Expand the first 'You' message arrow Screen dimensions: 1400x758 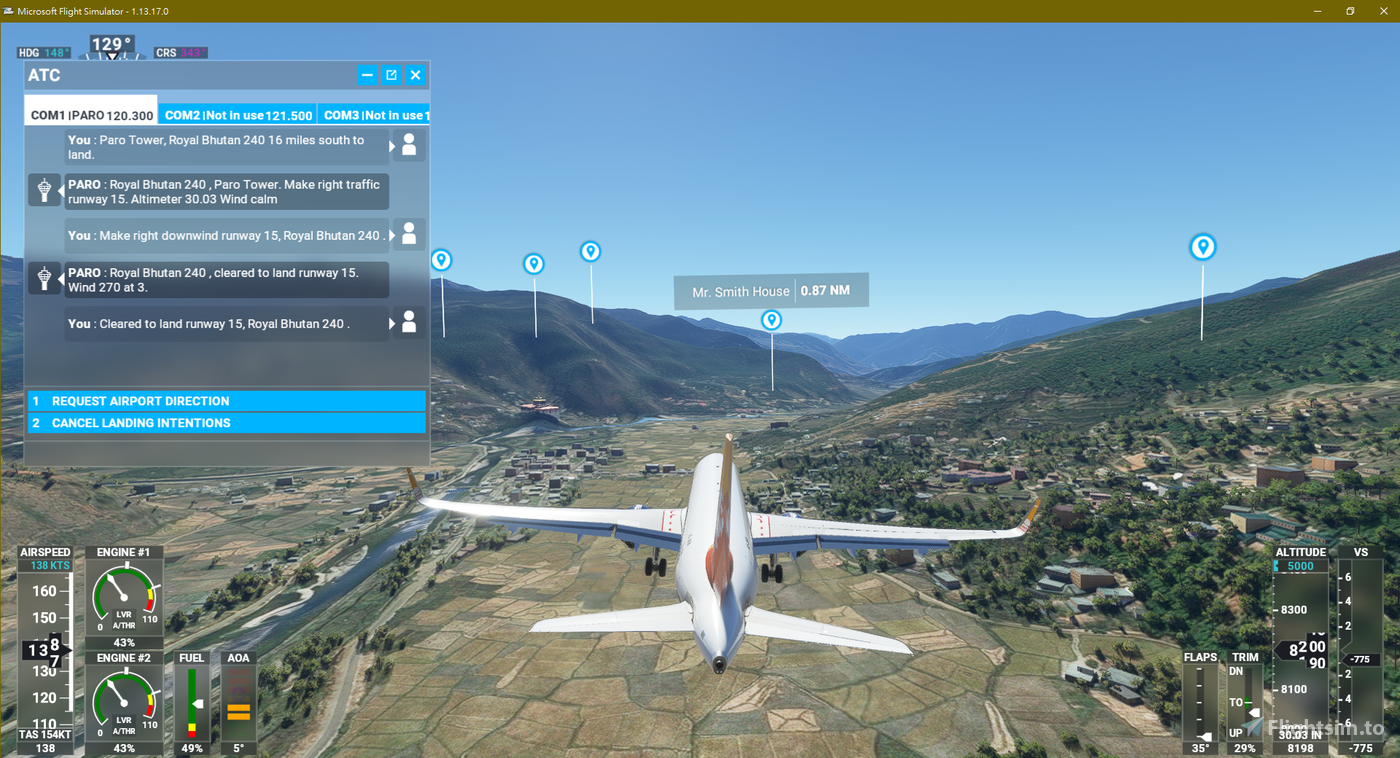392,147
